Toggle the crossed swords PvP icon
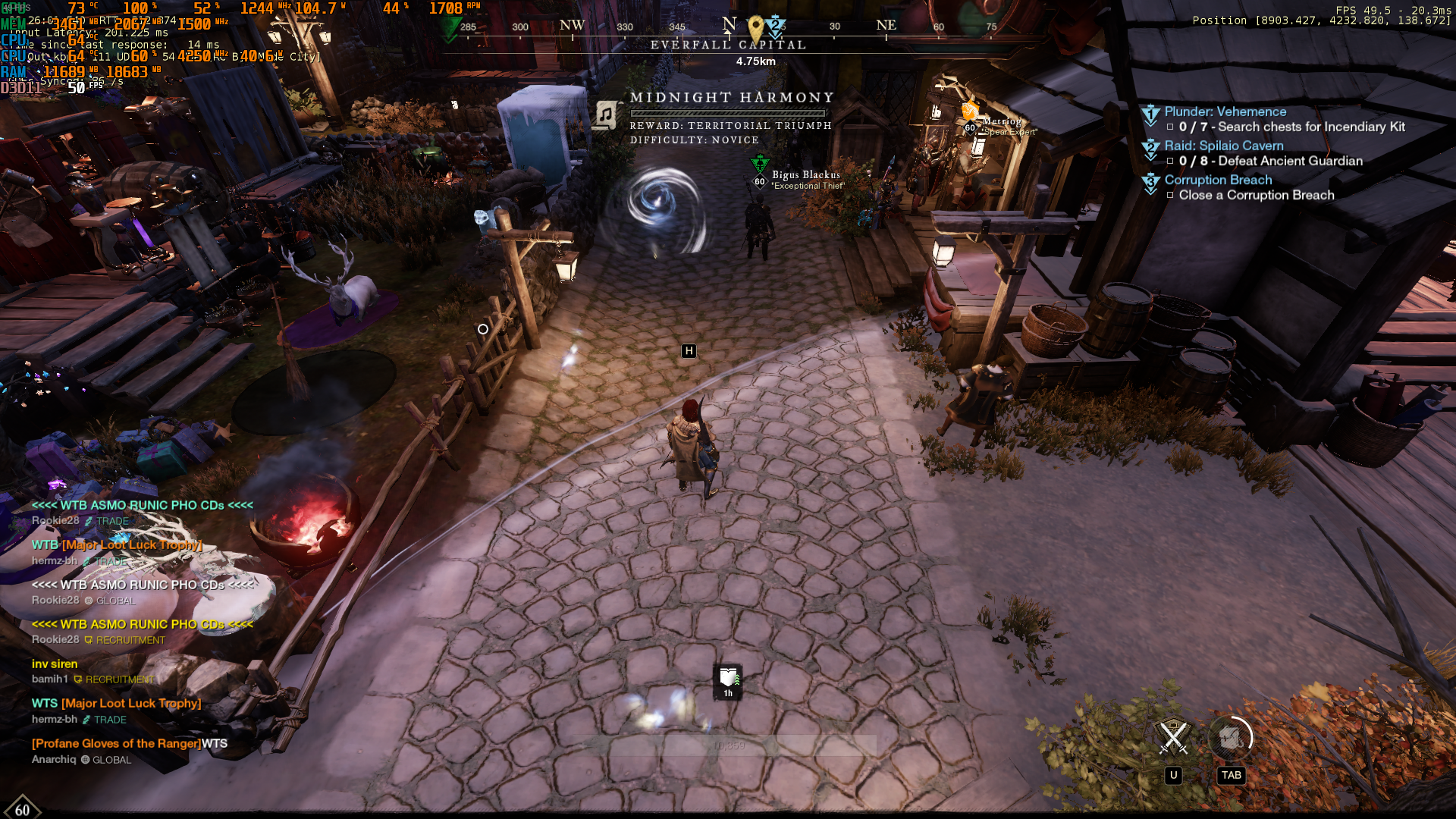 tap(1173, 737)
